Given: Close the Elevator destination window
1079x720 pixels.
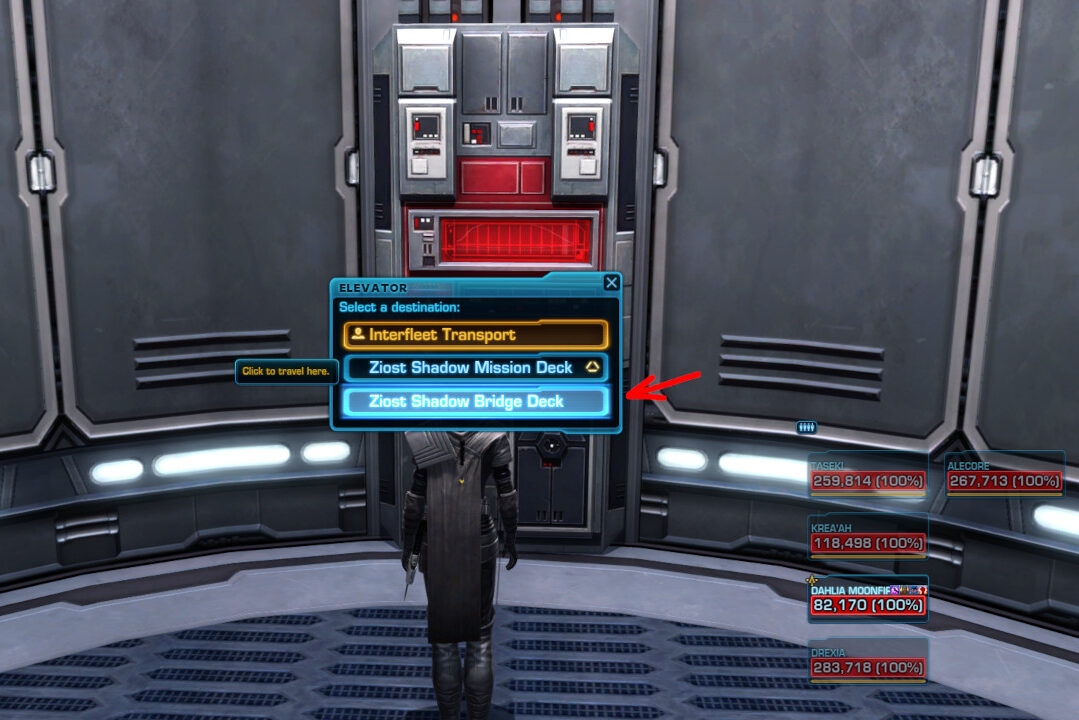Looking at the screenshot, I should [611, 283].
